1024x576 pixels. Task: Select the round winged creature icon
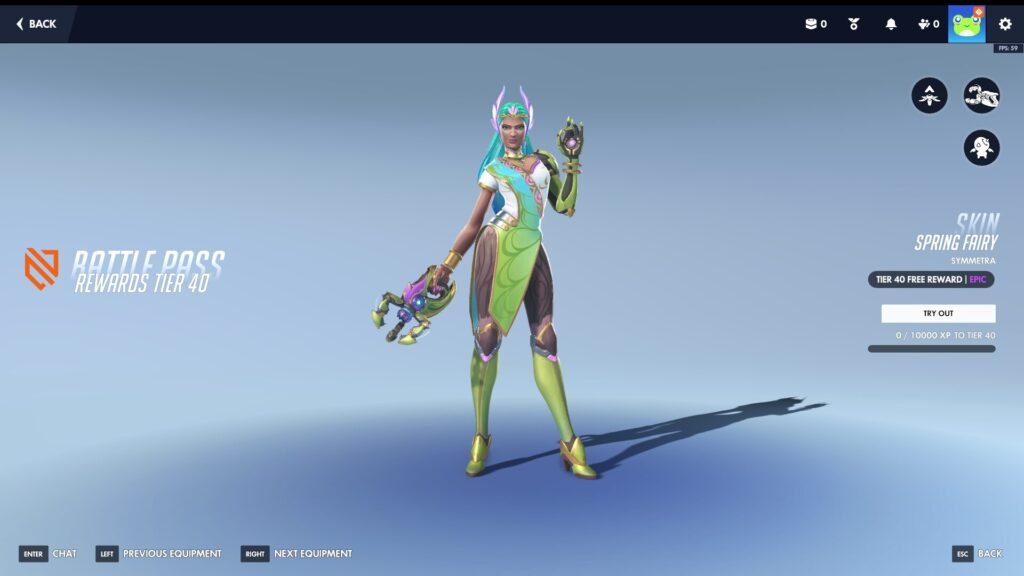[x=981, y=148]
